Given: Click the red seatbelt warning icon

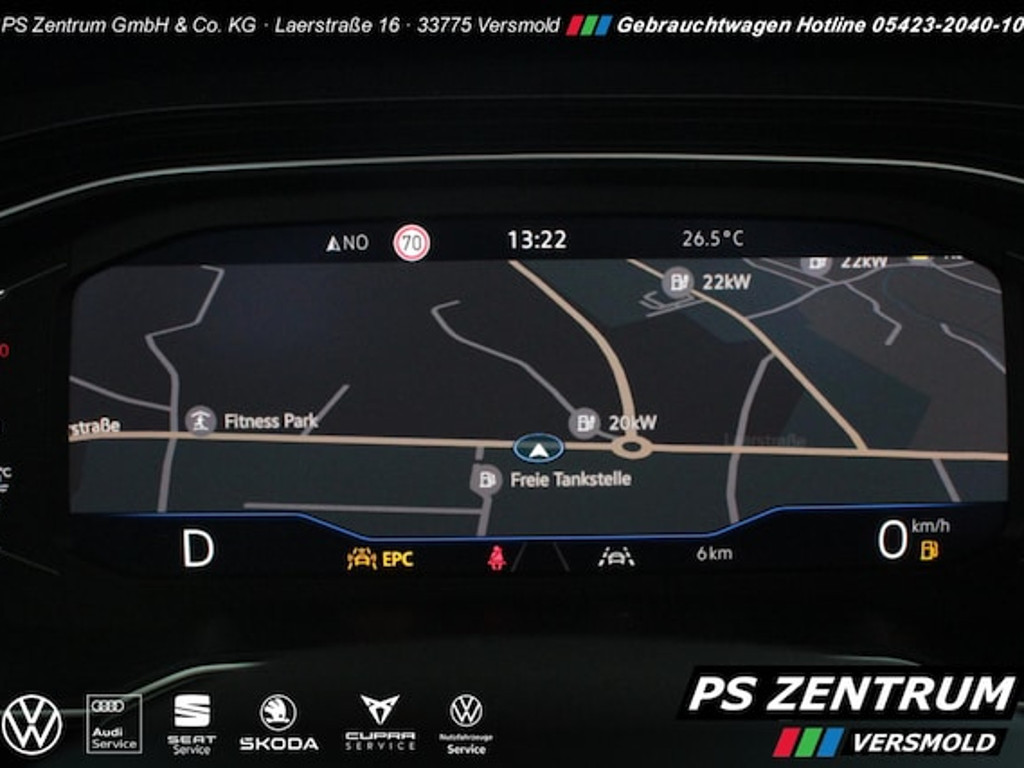Looking at the screenshot, I should coord(496,558).
